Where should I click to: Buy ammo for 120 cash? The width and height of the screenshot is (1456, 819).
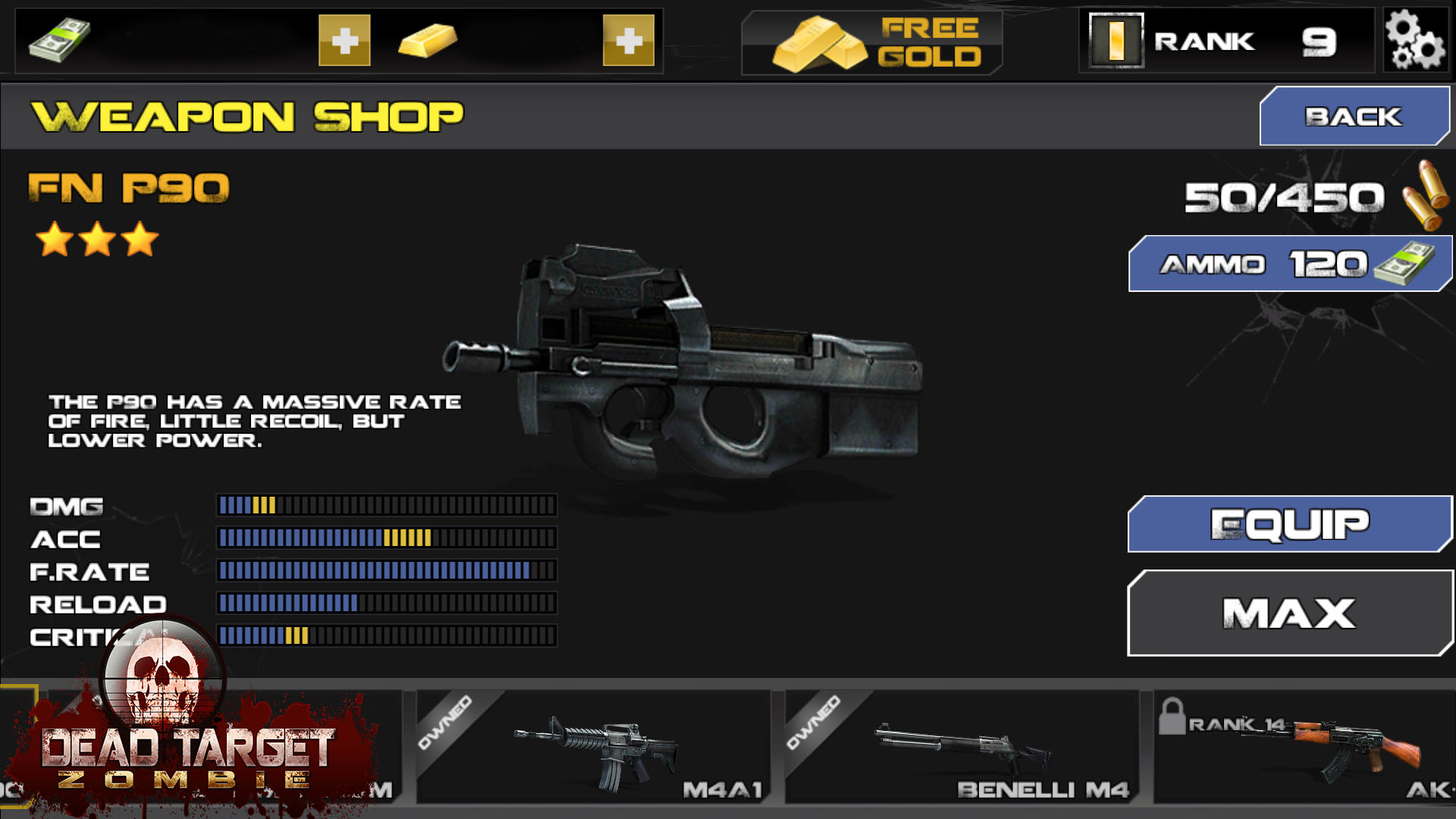click(x=1289, y=264)
